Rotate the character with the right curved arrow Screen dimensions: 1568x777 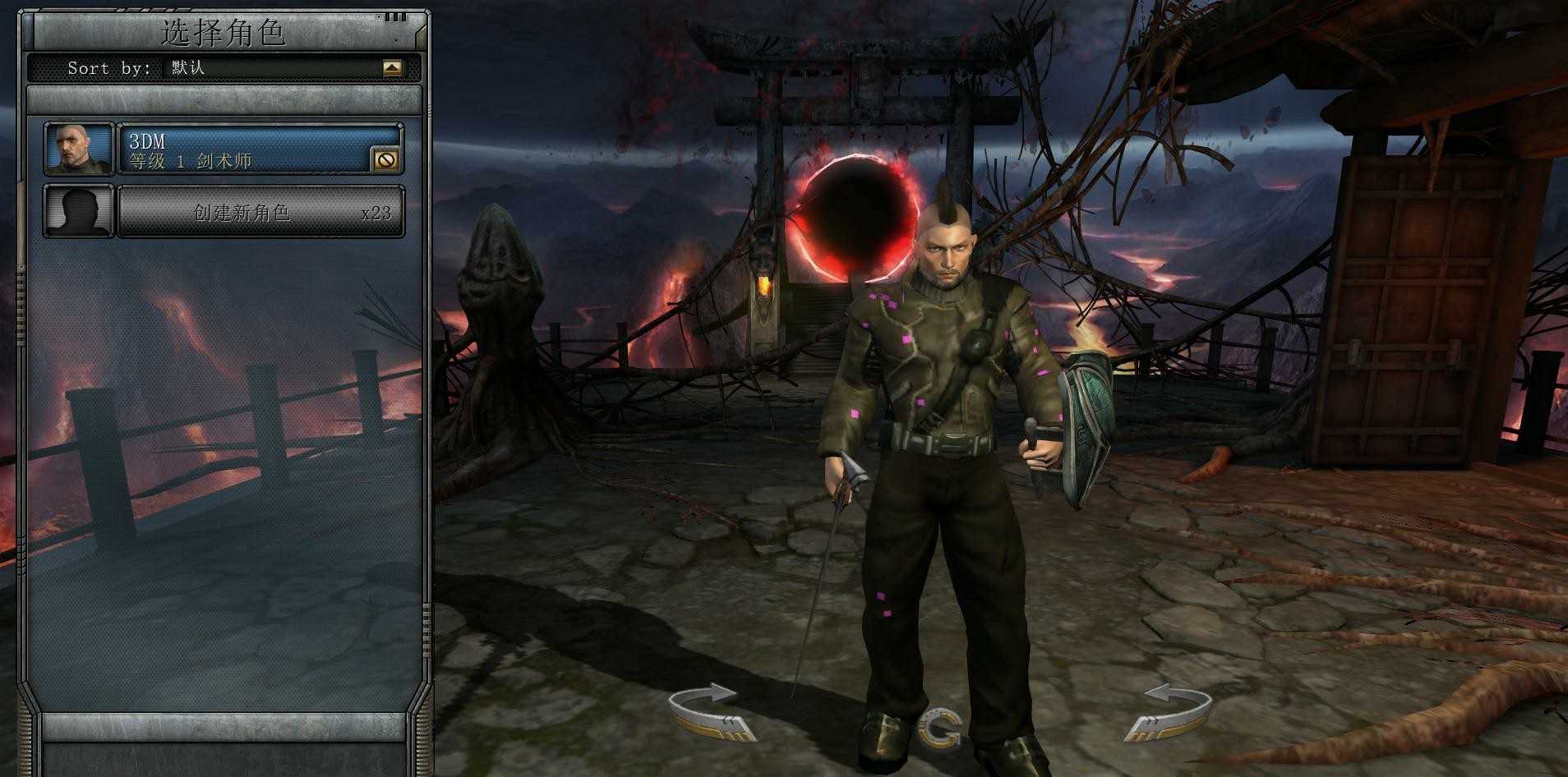coord(1169,711)
